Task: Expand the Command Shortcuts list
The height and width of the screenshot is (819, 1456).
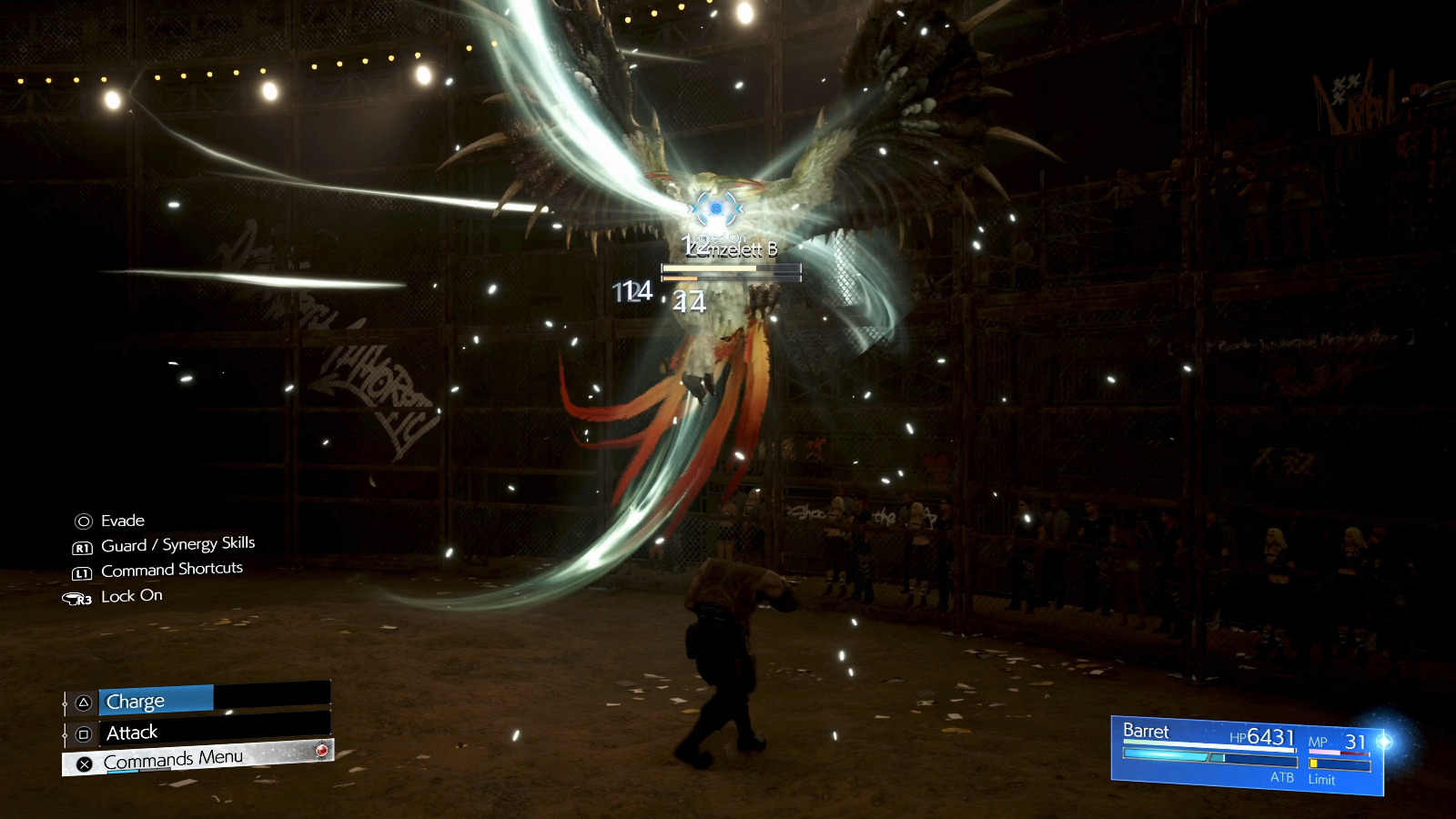Action: tap(173, 569)
